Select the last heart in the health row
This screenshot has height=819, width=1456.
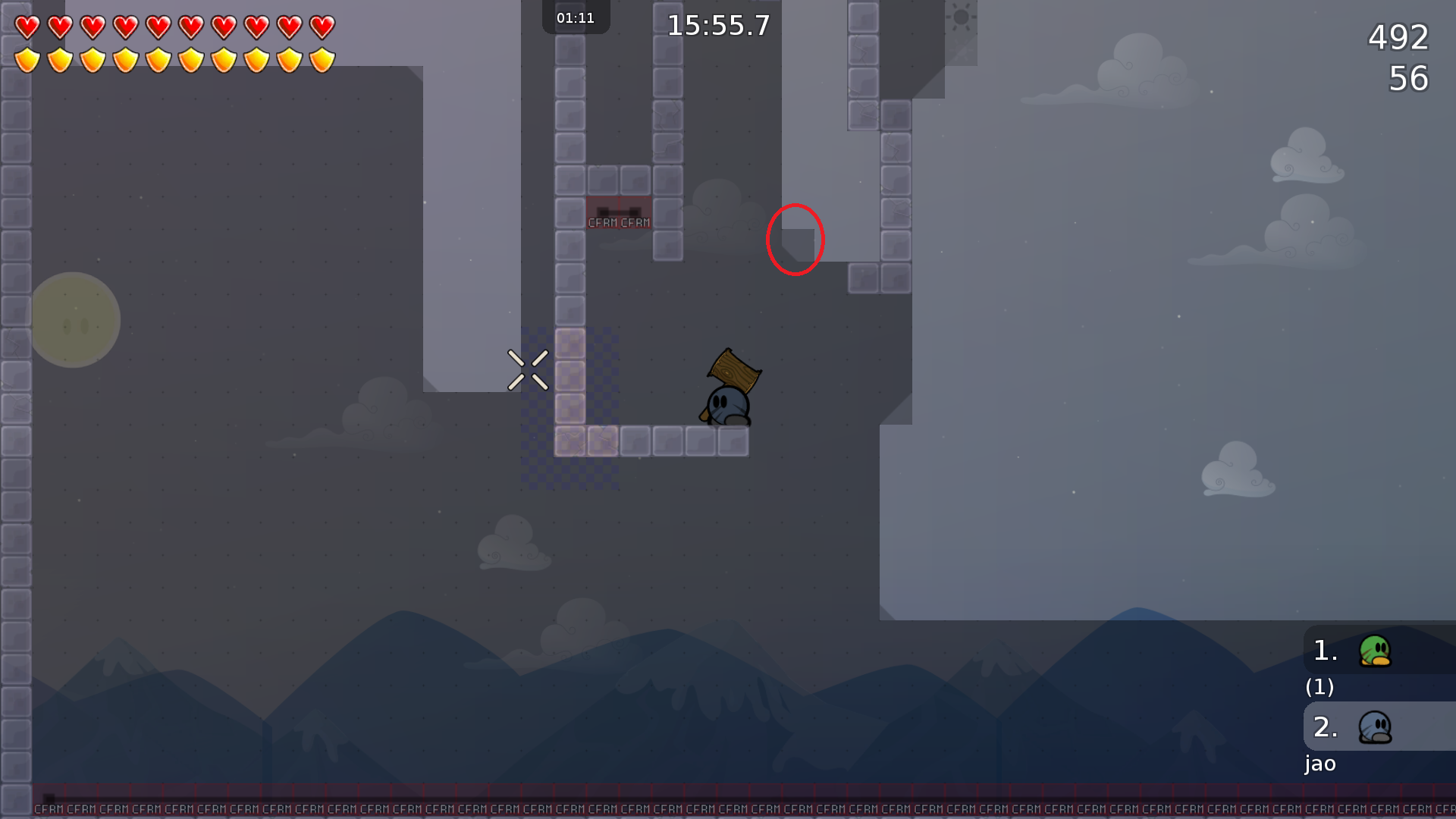[322, 27]
